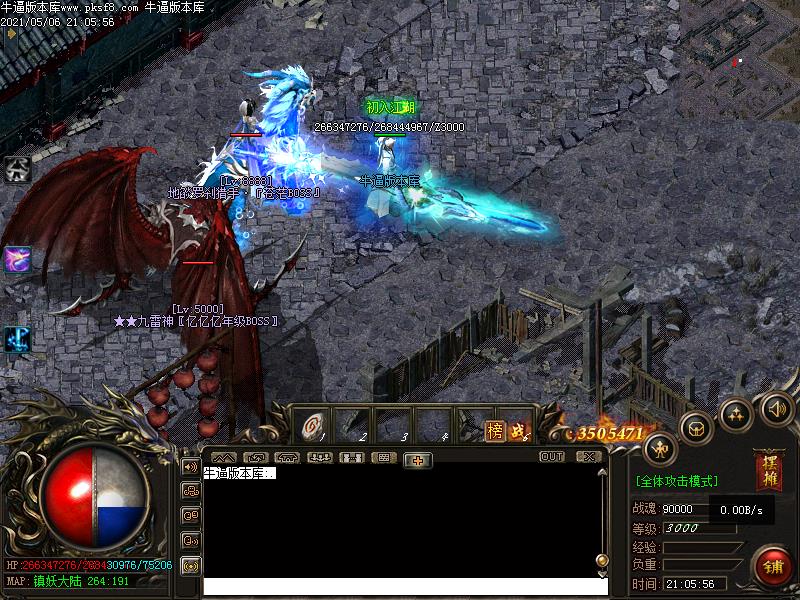Click the orange plus button above the chat
800x600 pixels.
point(417,459)
